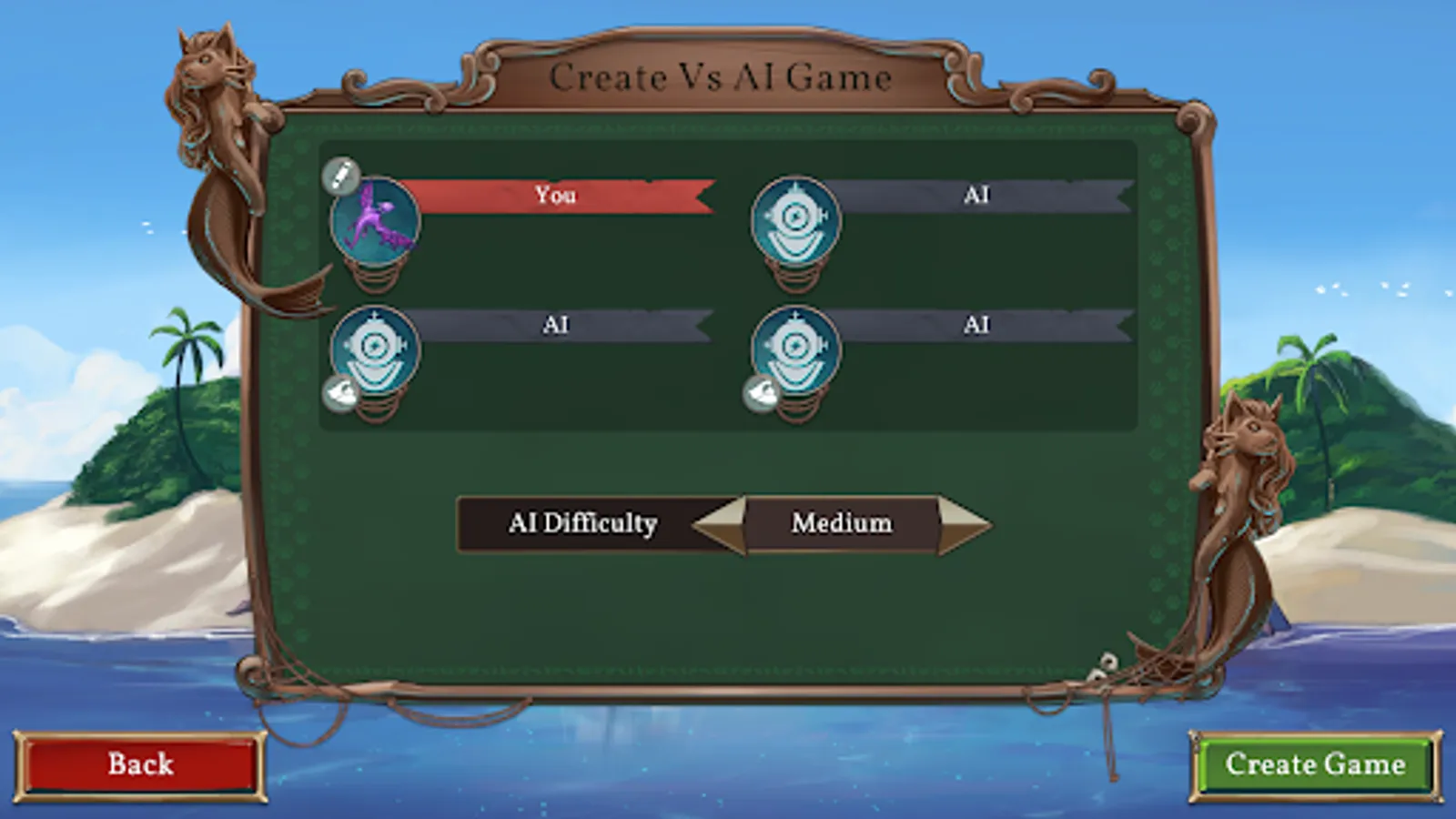Click the bottom-right AI name ribbon

978,325
